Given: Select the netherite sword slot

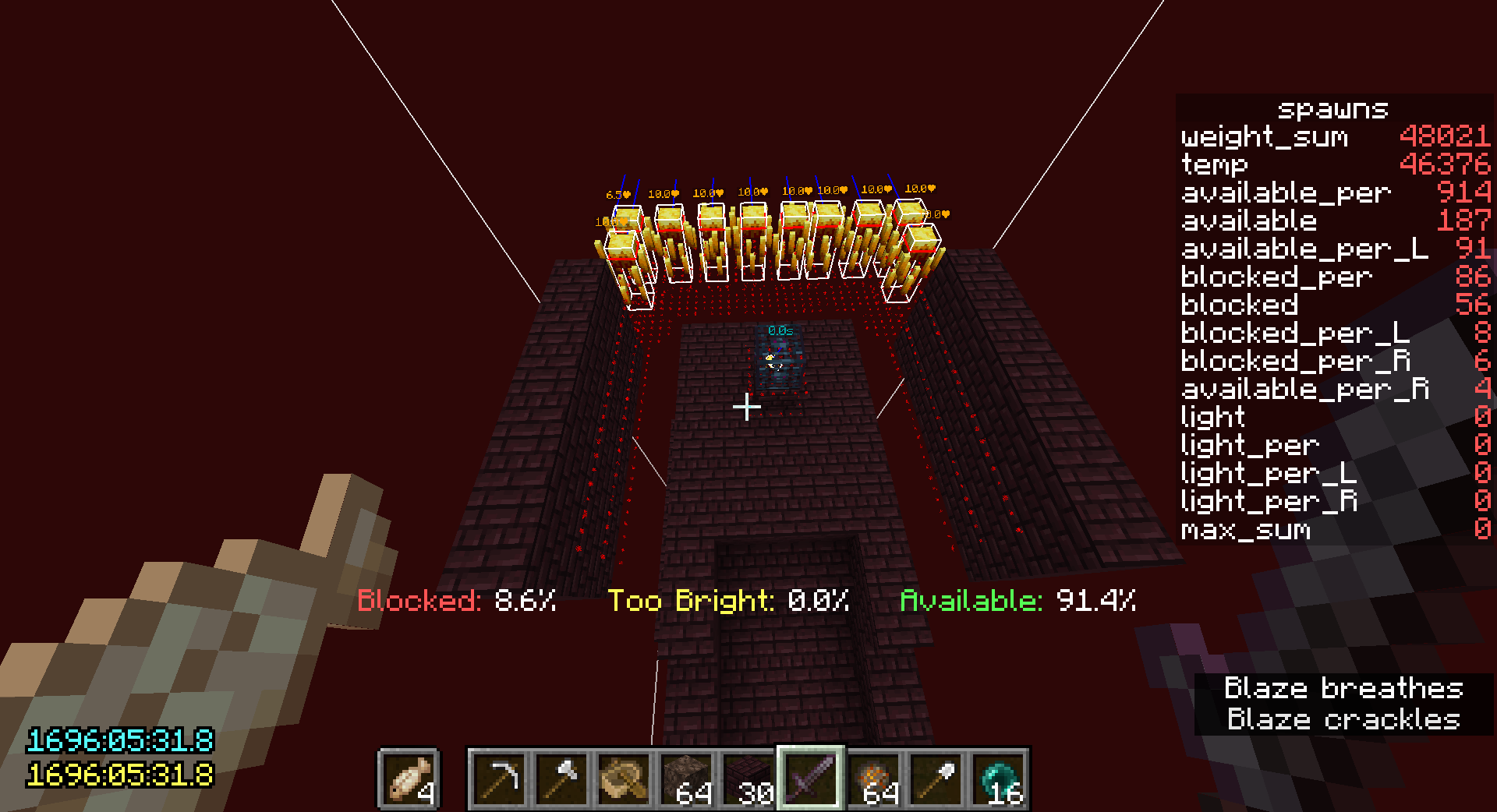Looking at the screenshot, I should tap(811, 778).
